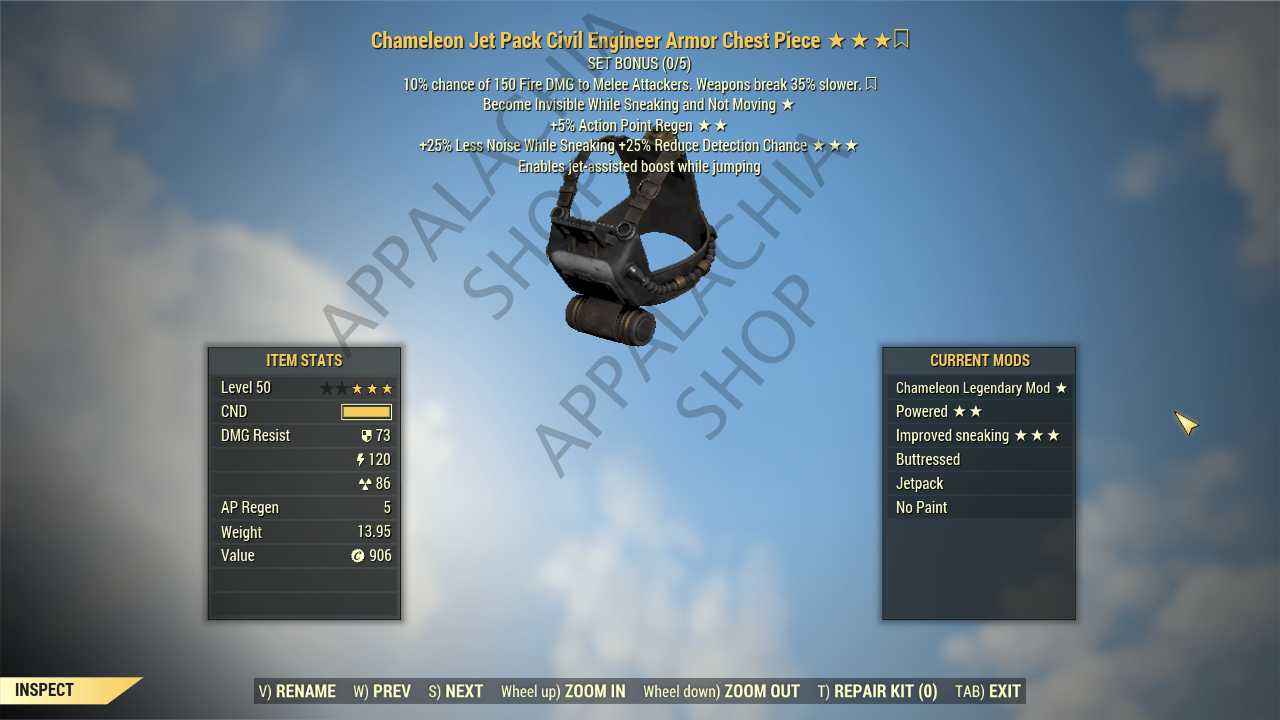The image size is (1280, 720).
Task: Select NEXT to view the following item
Action: coord(456,691)
